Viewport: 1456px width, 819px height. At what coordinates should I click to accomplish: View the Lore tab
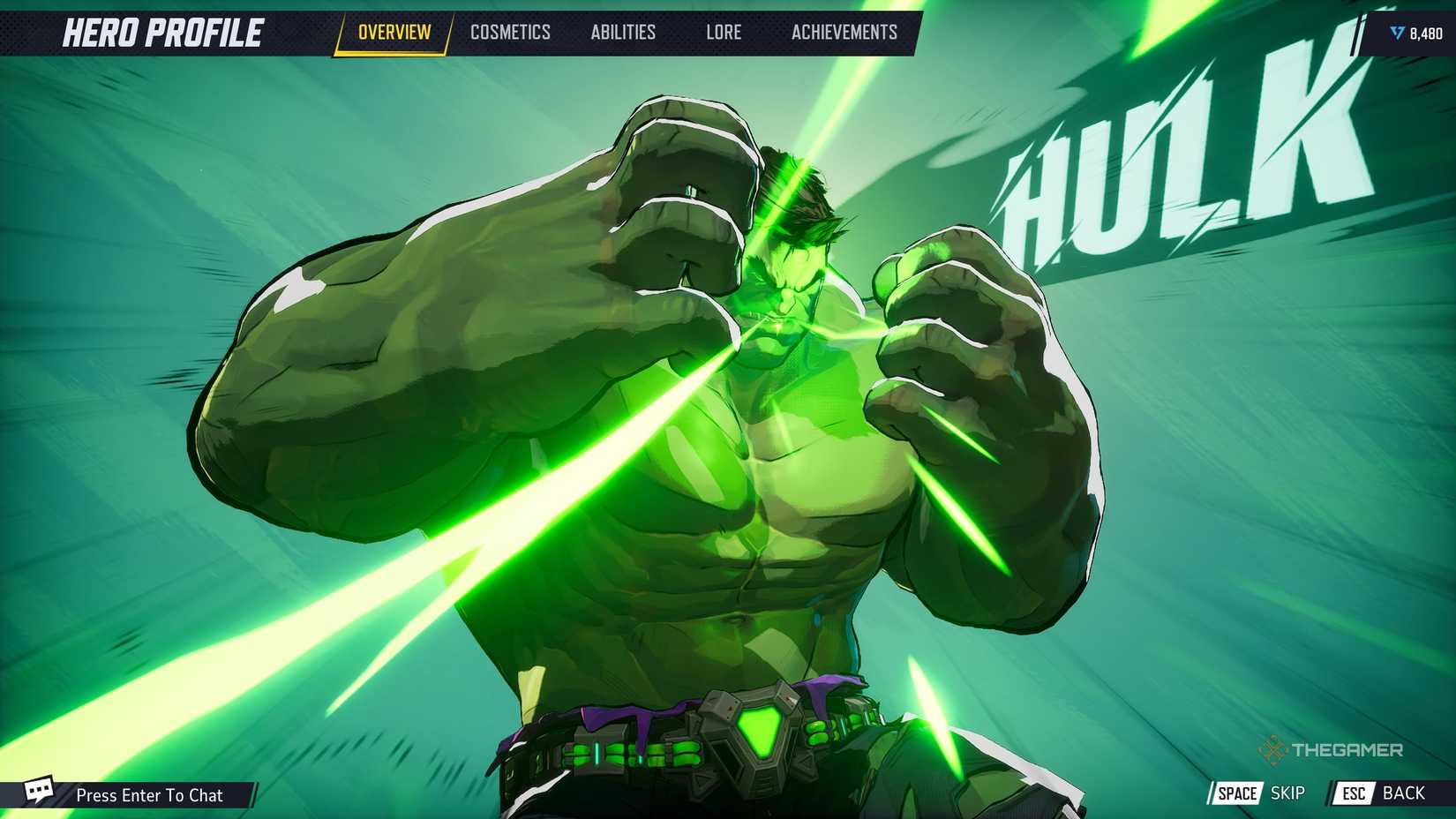(x=724, y=32)
